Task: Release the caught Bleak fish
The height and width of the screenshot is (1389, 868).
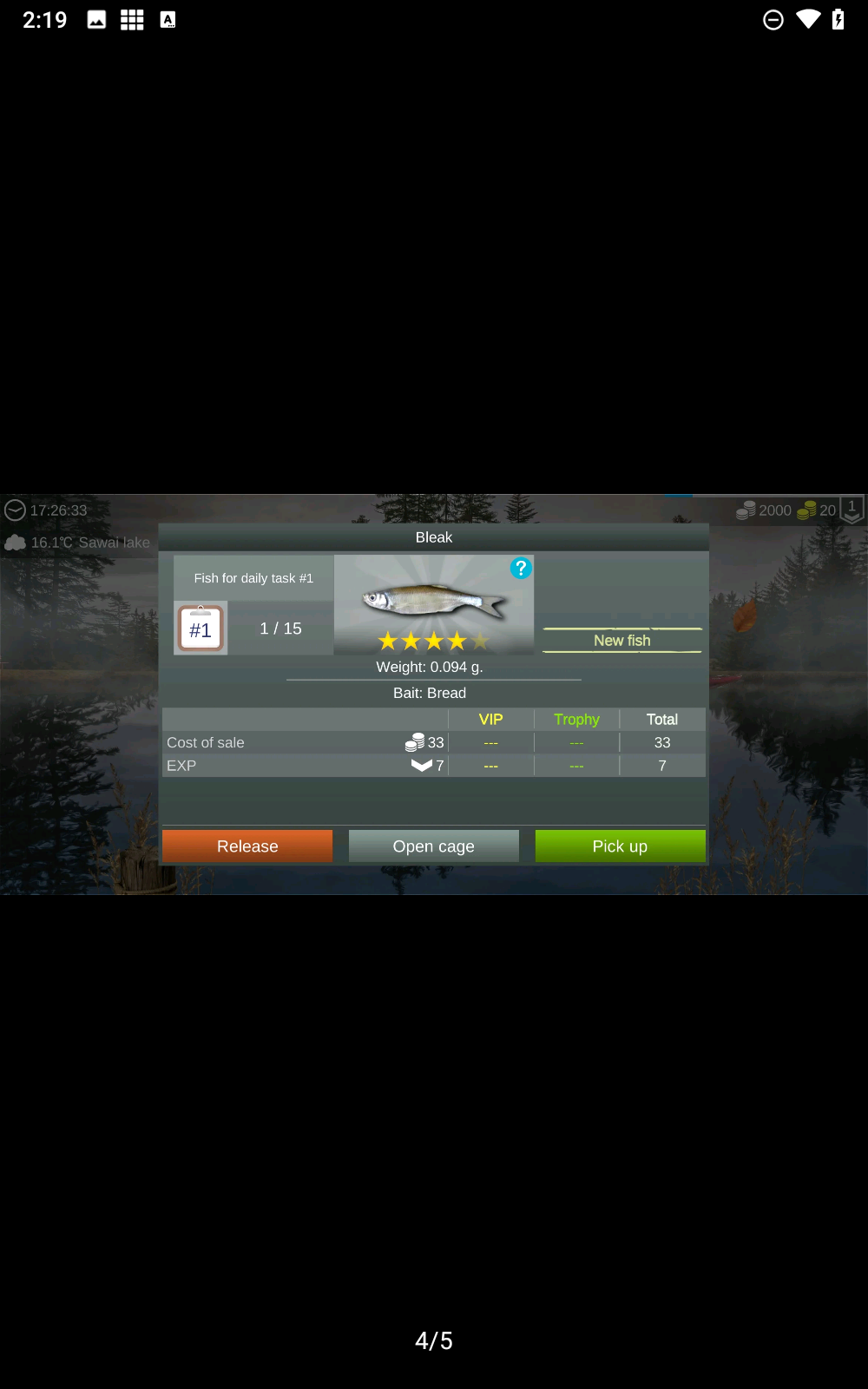Action: click(x=247, y=846)
